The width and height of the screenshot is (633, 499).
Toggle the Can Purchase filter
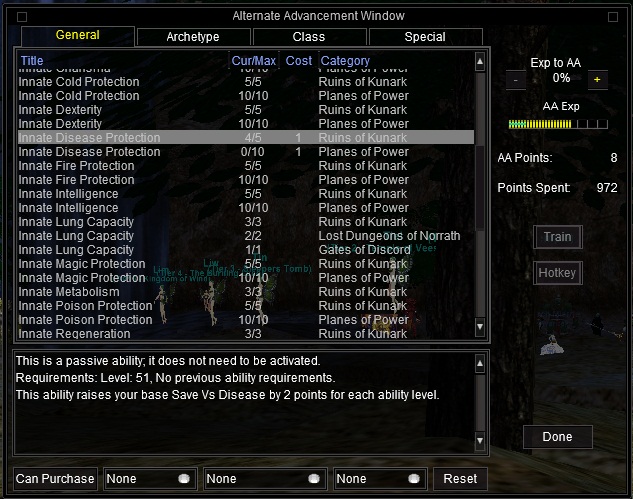coord(55,479)
